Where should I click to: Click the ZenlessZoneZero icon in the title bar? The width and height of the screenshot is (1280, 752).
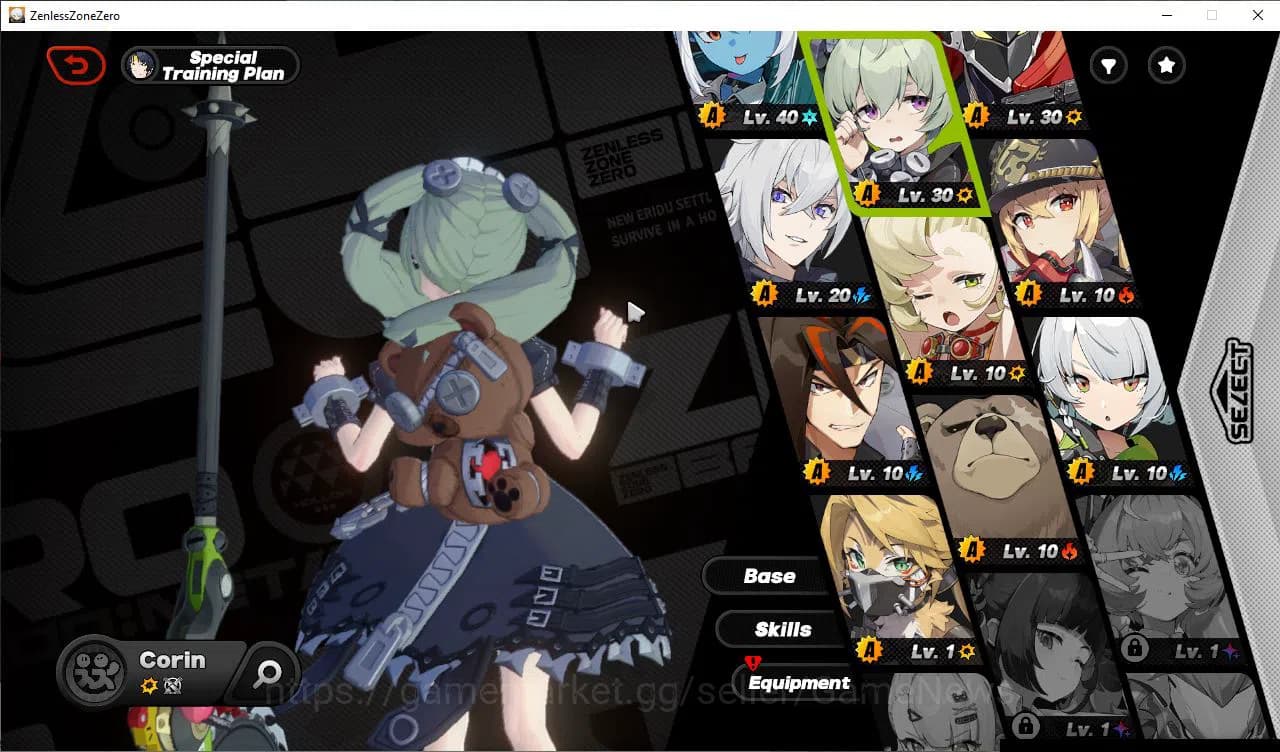coord(15,14)
